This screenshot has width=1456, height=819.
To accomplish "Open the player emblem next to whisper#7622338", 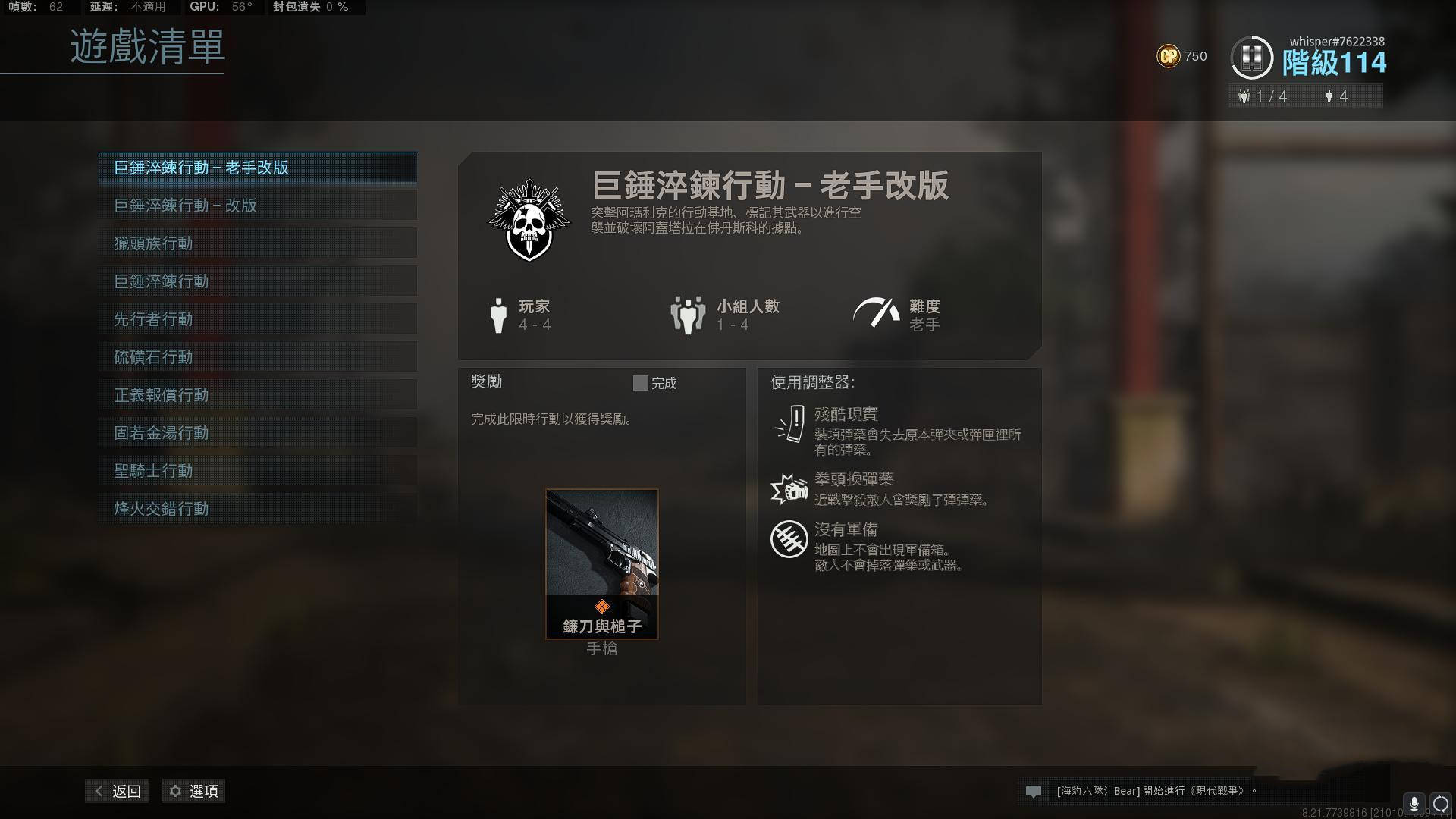I will point(1253,57).
